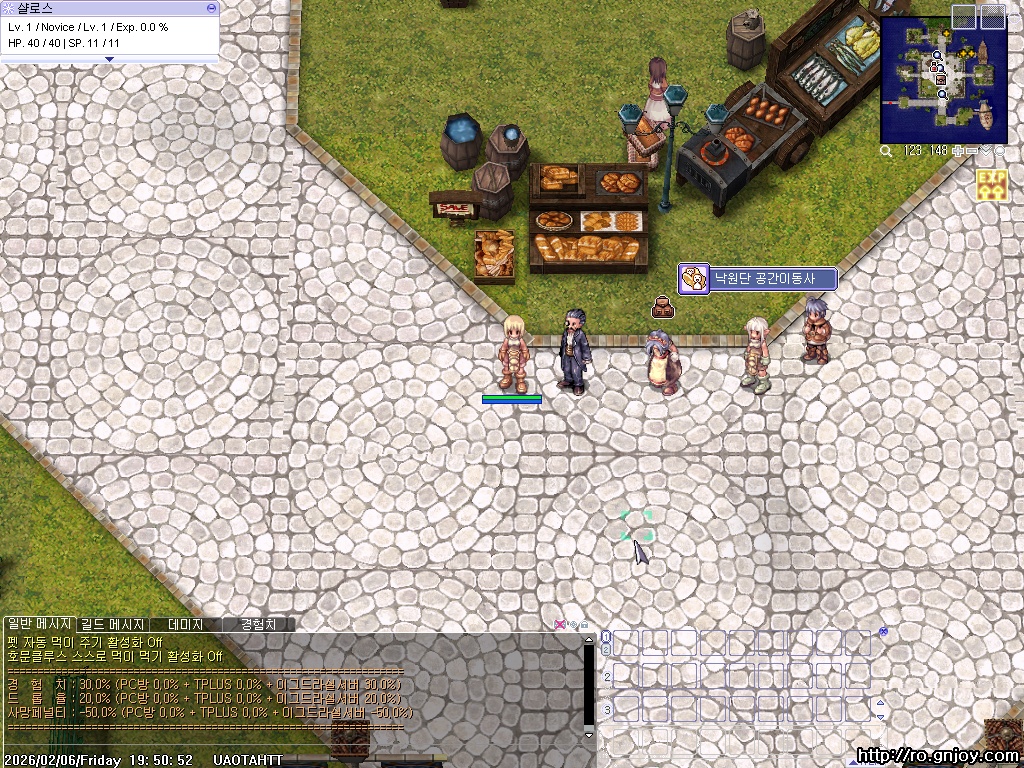The image size is (1024, 768).
Task: Click the hotkey bar up arrow
Action: [x=880, y=702]
